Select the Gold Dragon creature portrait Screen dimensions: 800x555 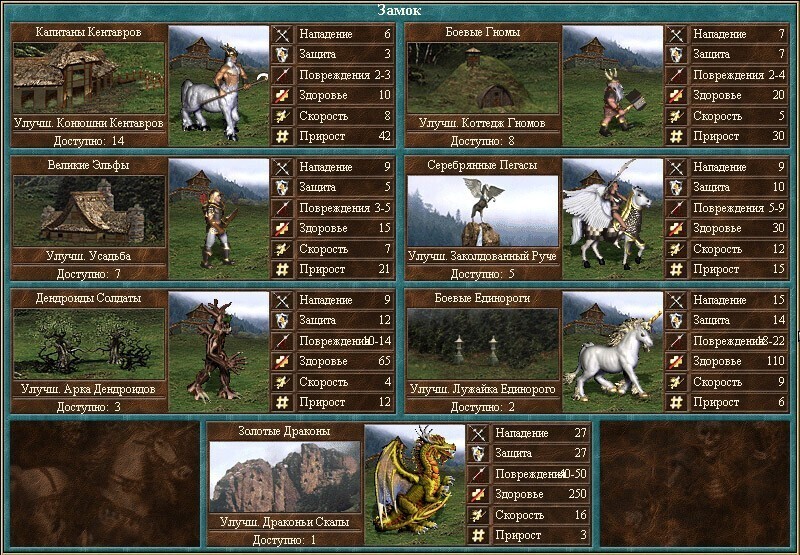click(414, 482)
